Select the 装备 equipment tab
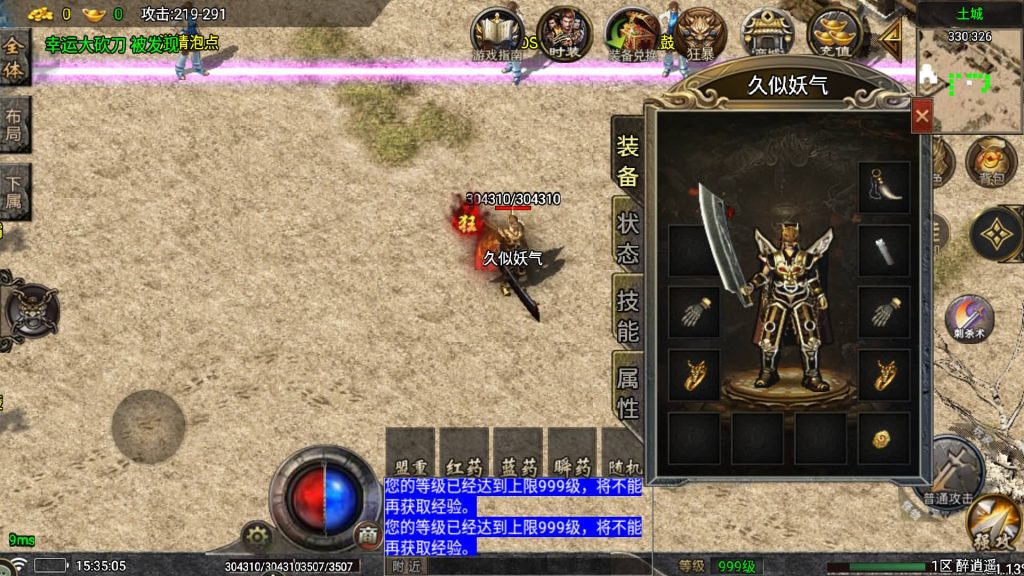Image resolution: width=1024 pixels, height=576 pixels. [627, 161]
